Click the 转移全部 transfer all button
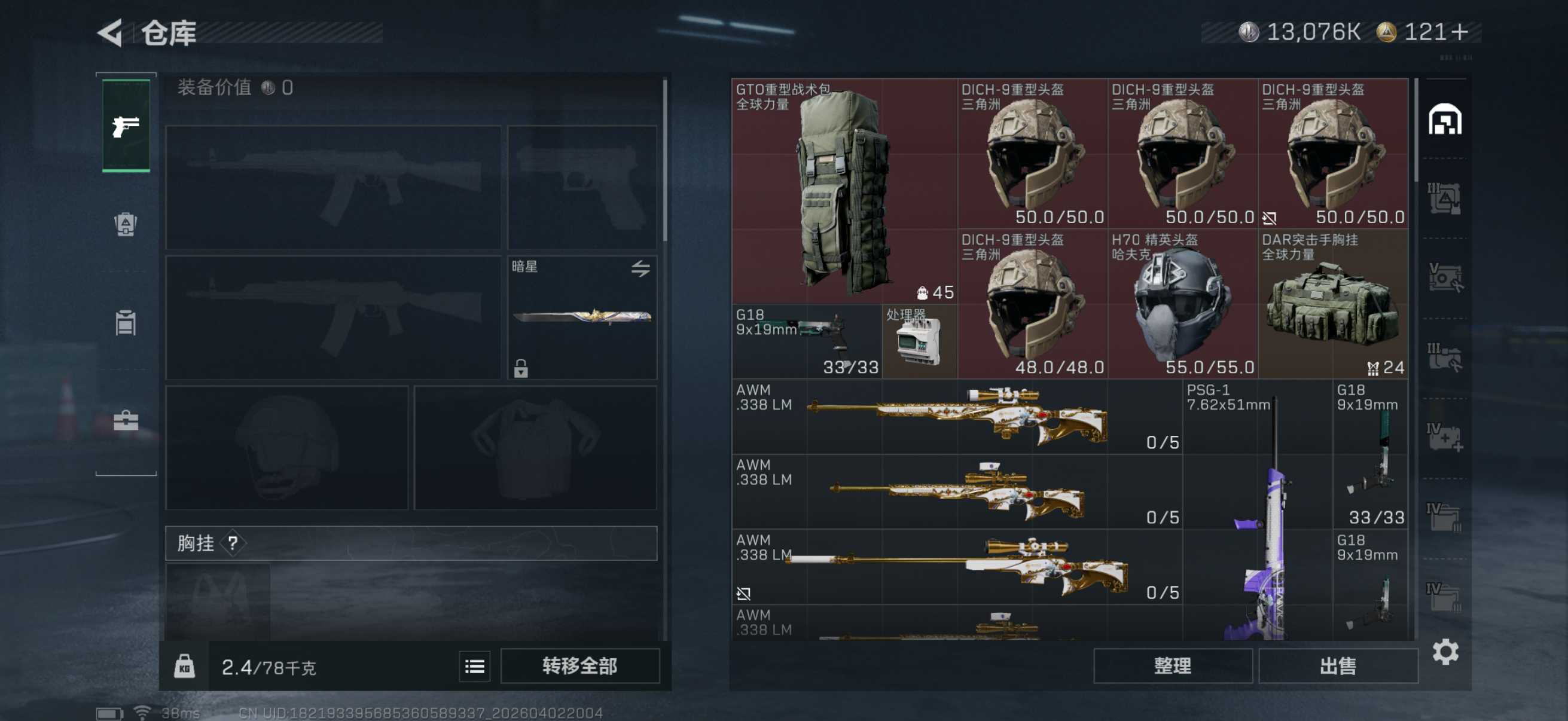 click(x=579, y=665)
